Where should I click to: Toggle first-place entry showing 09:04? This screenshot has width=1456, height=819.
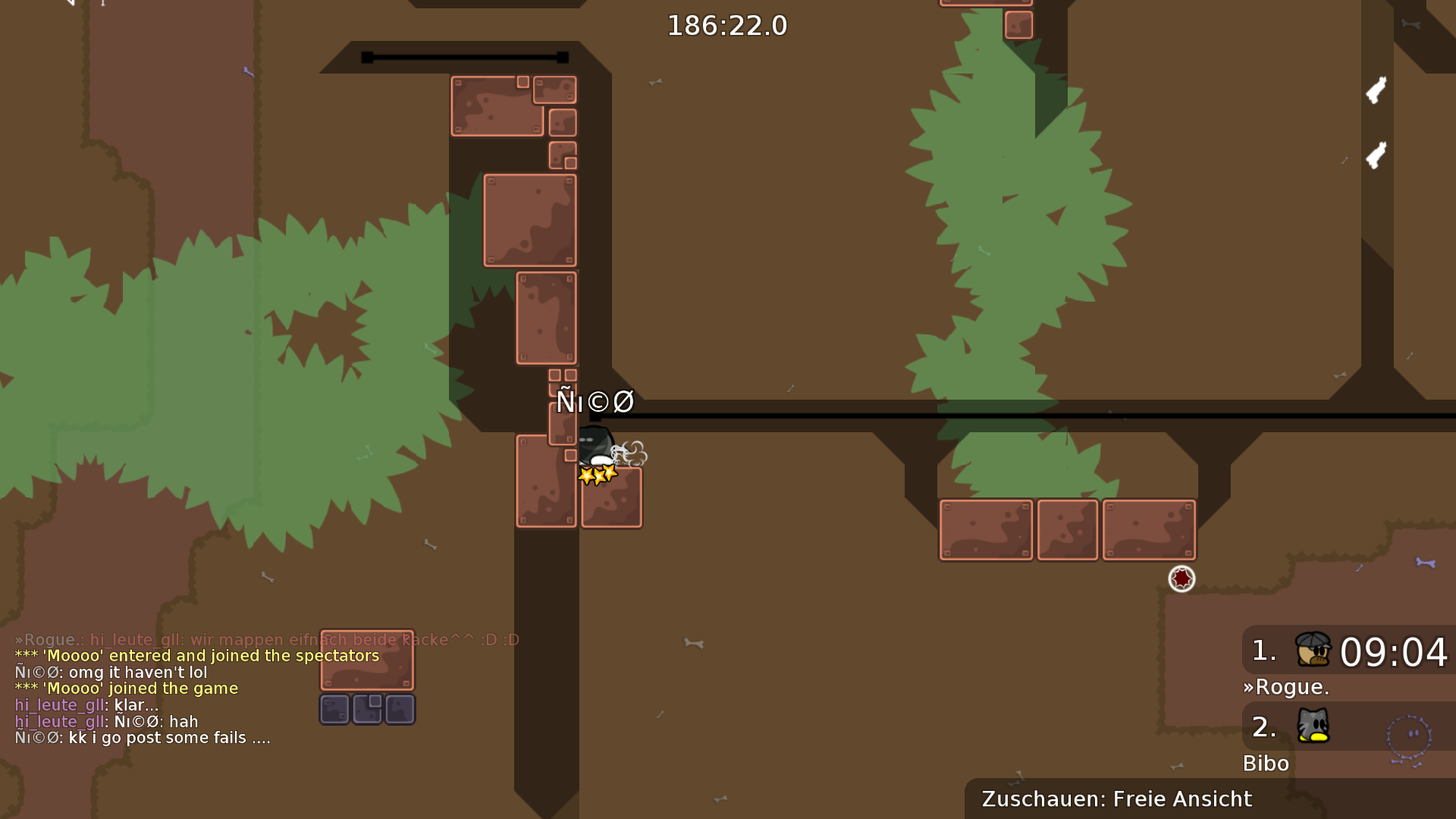tap(1392, 651)
